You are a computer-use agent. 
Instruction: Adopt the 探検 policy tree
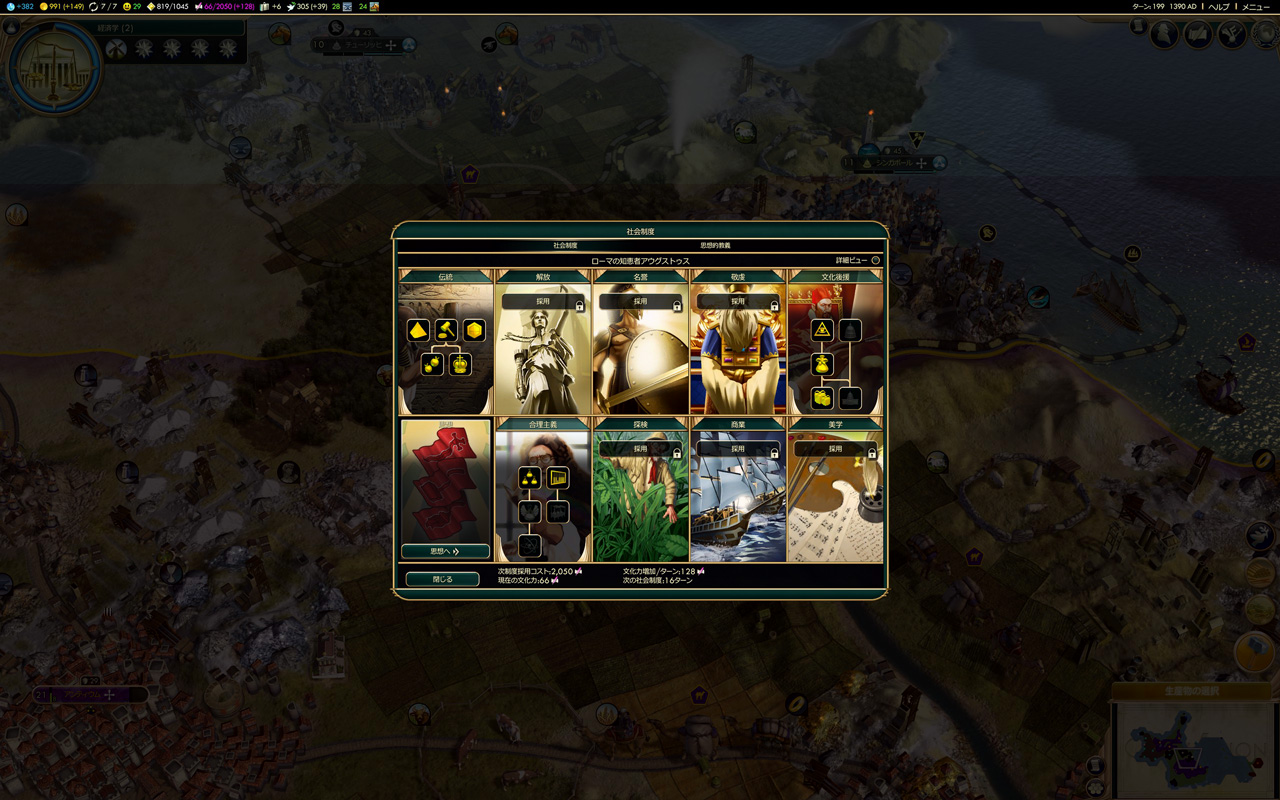coord(640,449)
